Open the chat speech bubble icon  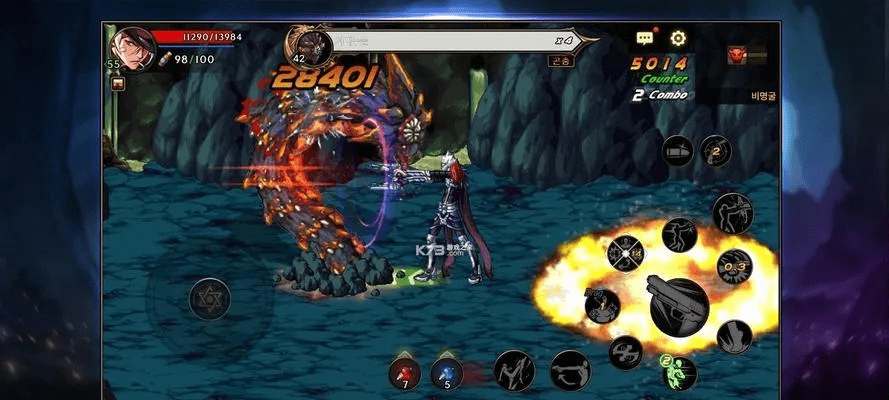click(645, 39)
